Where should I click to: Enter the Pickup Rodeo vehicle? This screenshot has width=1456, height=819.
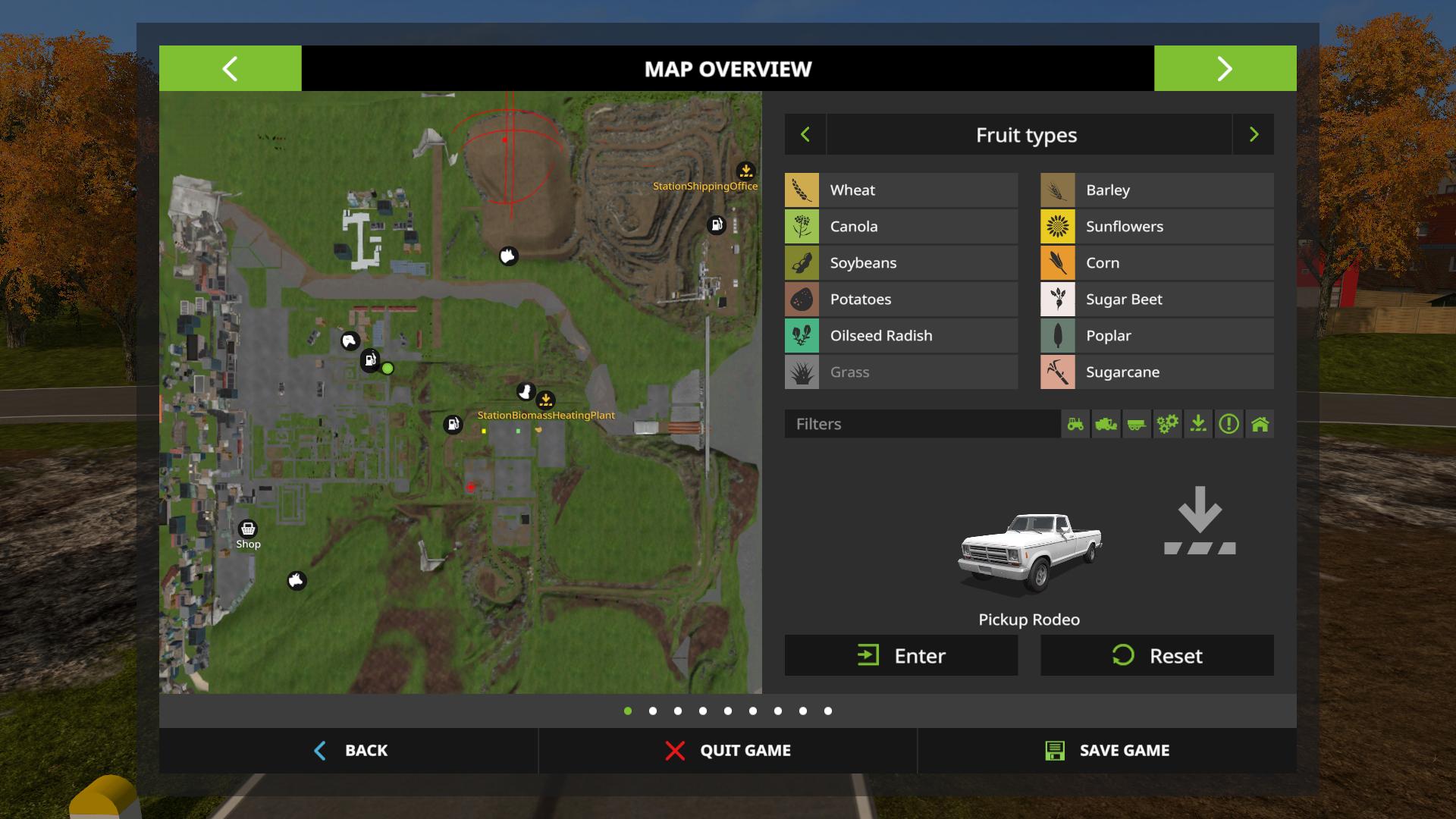[x=901, y=656]
